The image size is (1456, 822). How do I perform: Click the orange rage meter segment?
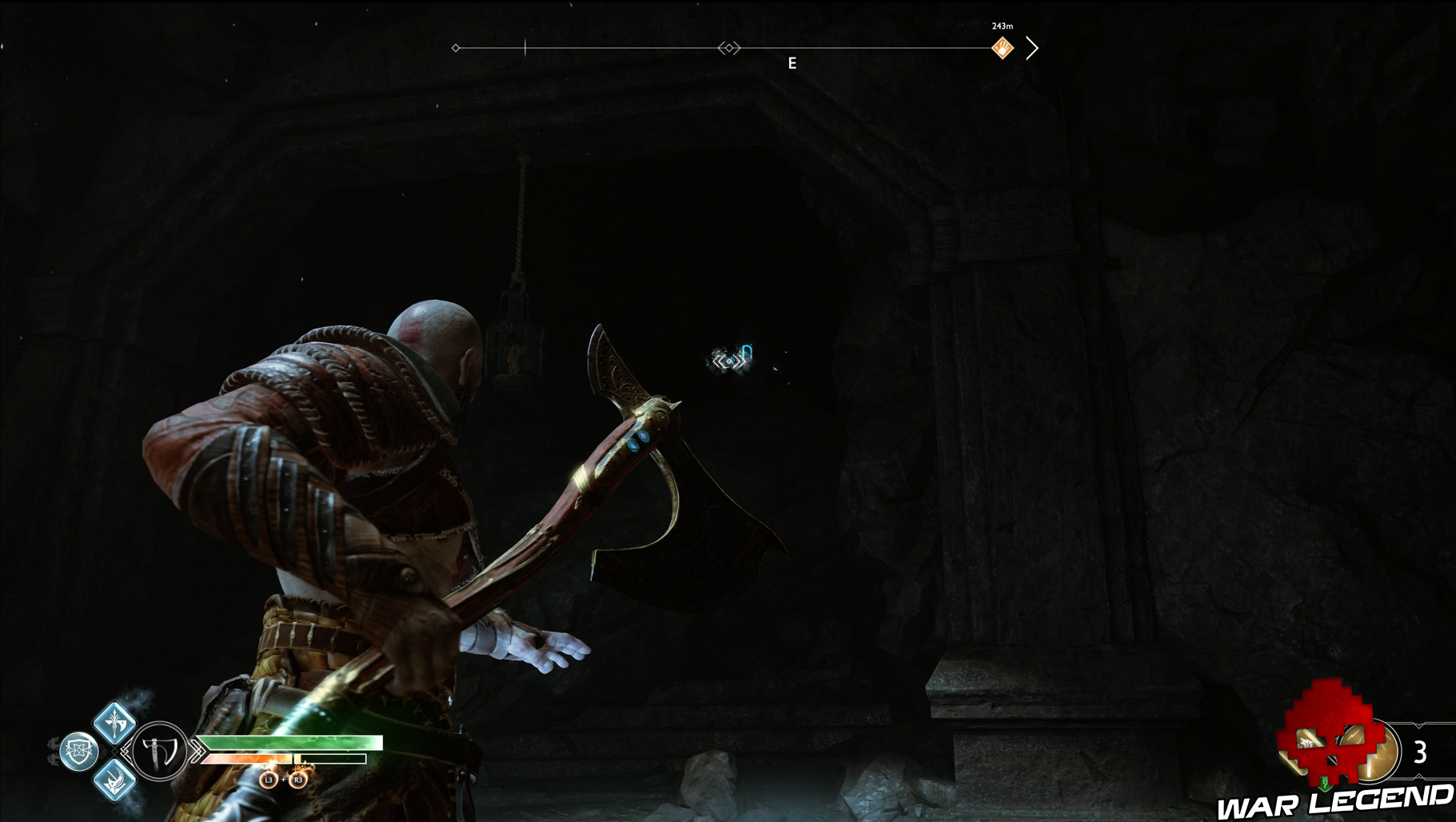click(245, 759)
